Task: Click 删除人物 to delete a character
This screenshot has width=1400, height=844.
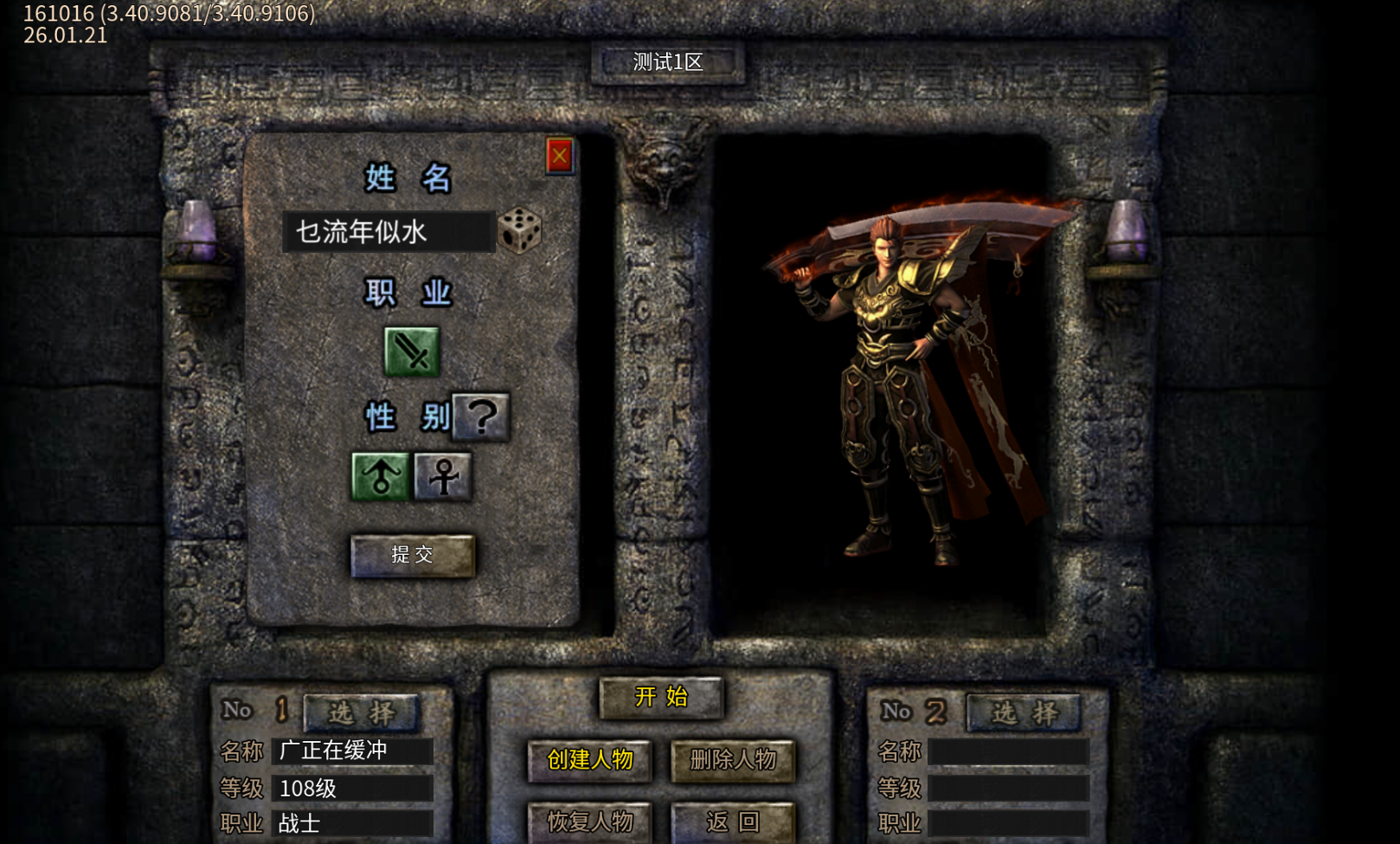Action: pyautogui.click(x=733, y=760)
